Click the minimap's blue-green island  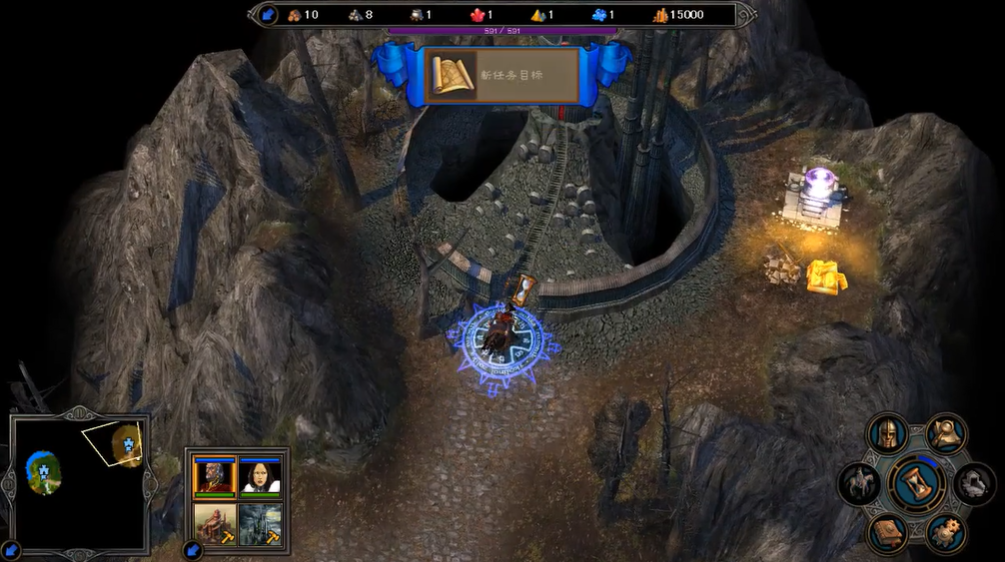[43, 471]
